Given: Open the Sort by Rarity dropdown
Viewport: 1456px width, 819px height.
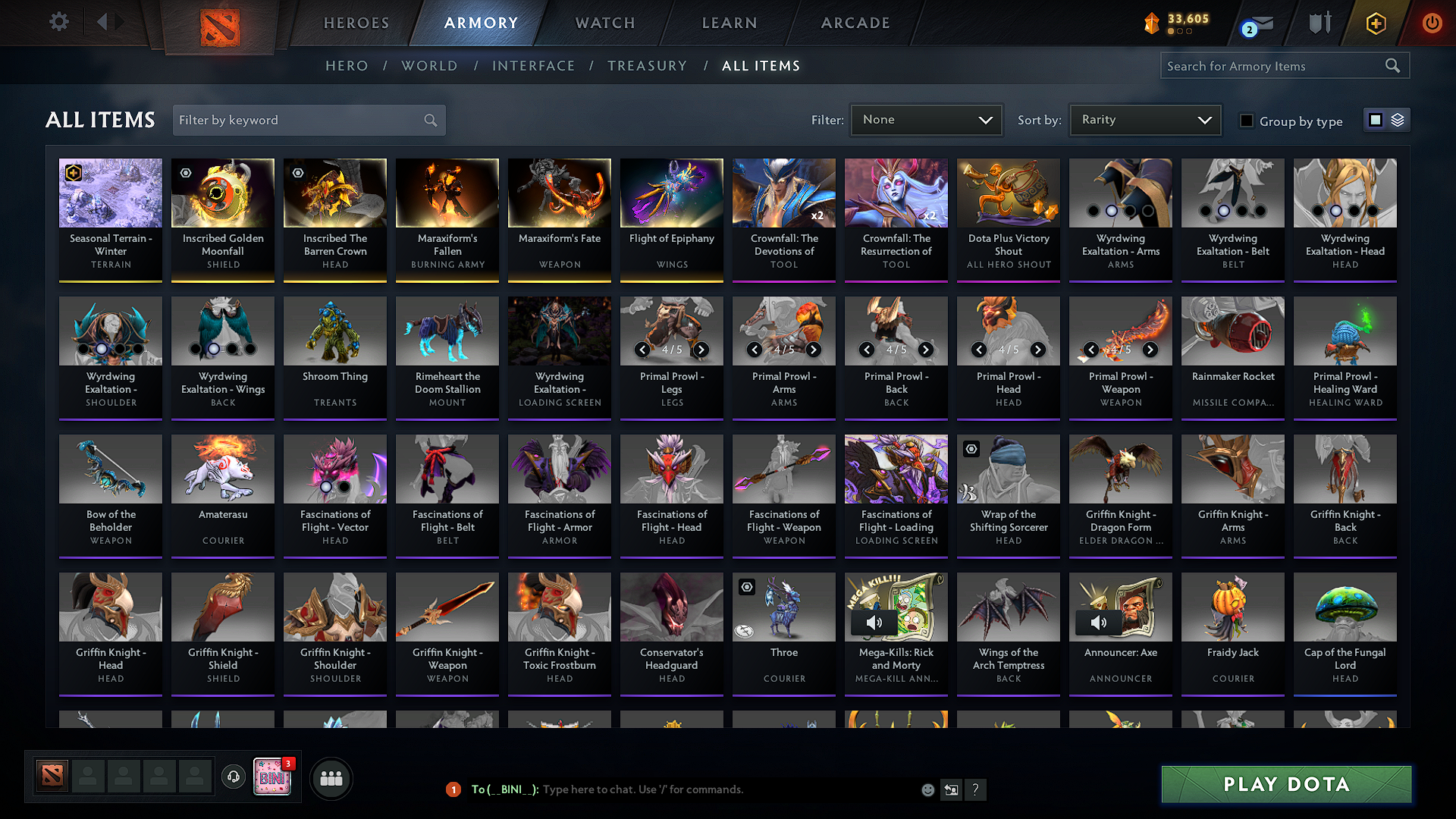Looking at the screenshot, I should point(1144,119).
